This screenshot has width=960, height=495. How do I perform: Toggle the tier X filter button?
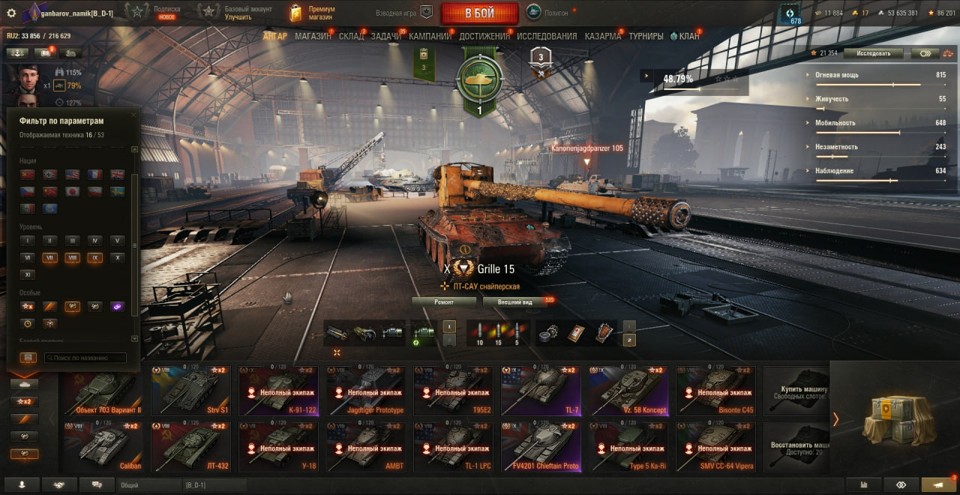pyautogui.click(x=118, y=257)
